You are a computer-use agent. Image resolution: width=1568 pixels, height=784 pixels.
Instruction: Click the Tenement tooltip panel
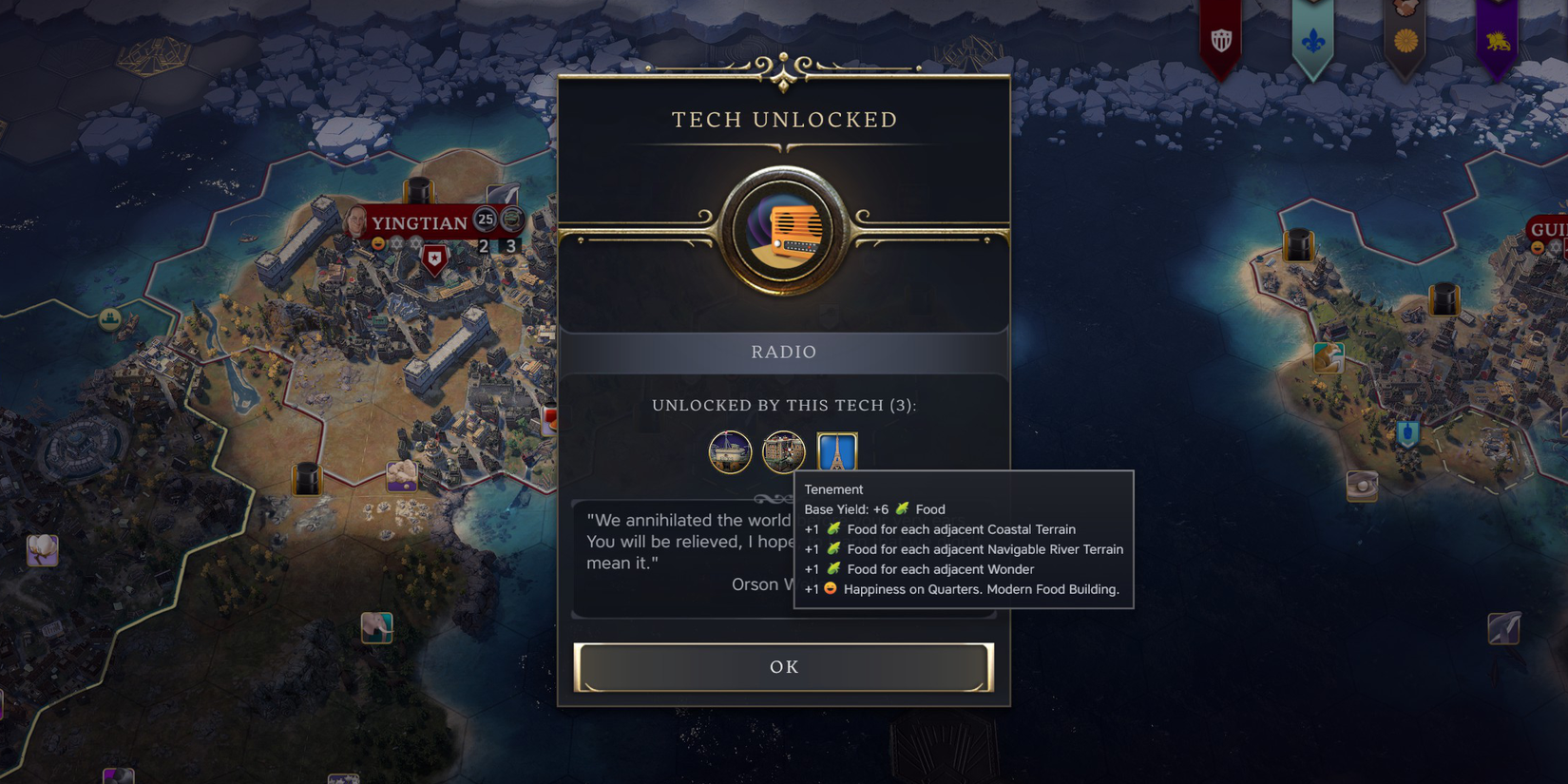963,539
